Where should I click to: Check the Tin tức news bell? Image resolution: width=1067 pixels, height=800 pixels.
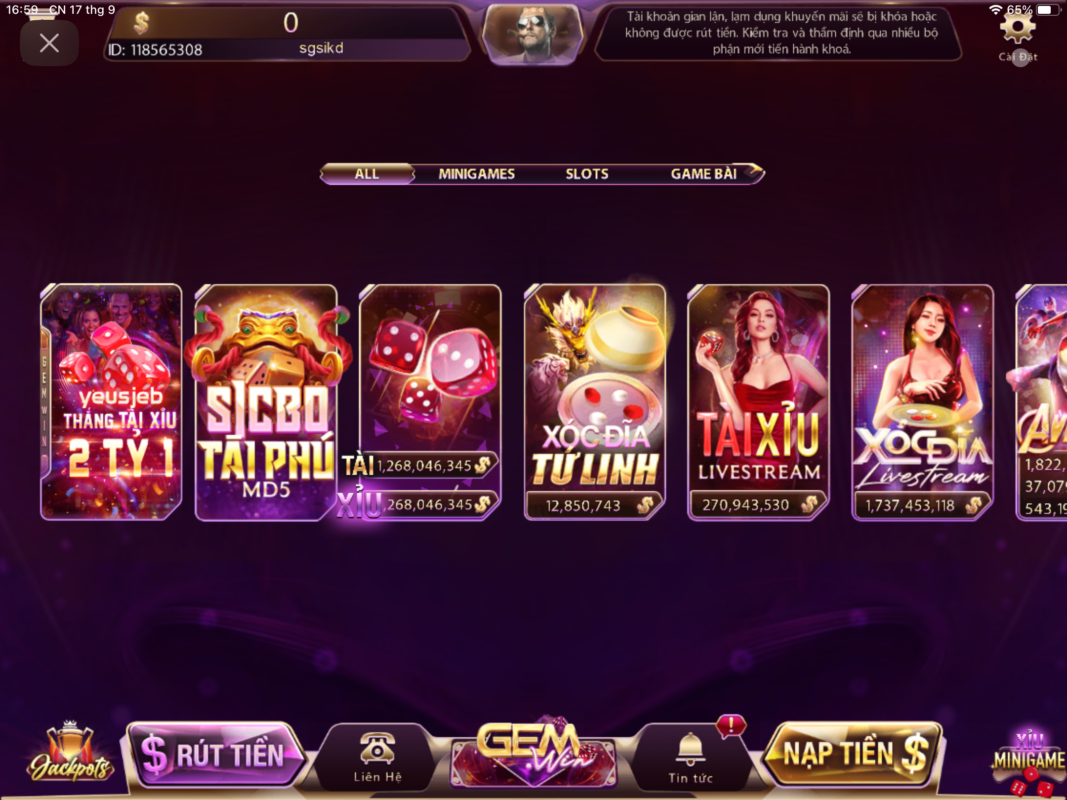690,756
